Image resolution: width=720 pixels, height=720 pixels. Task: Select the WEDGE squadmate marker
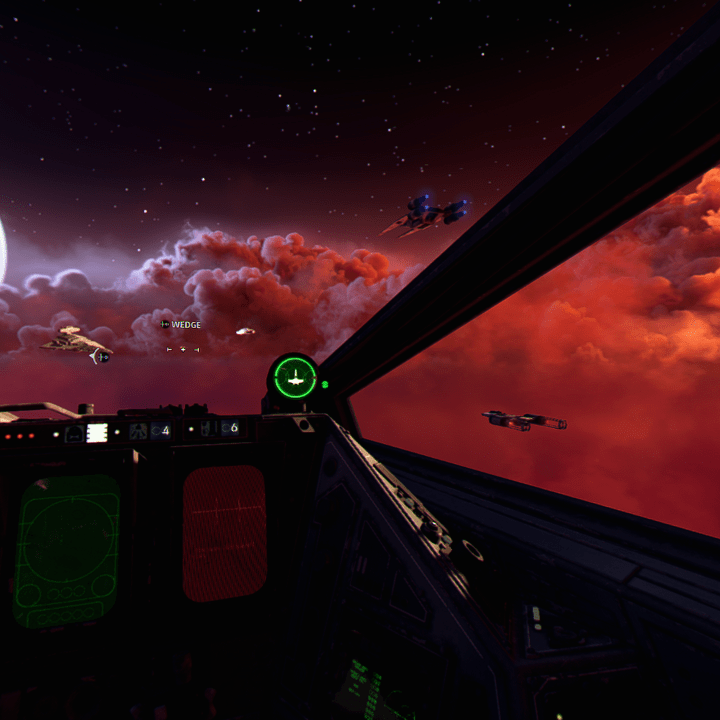point(181,325)
